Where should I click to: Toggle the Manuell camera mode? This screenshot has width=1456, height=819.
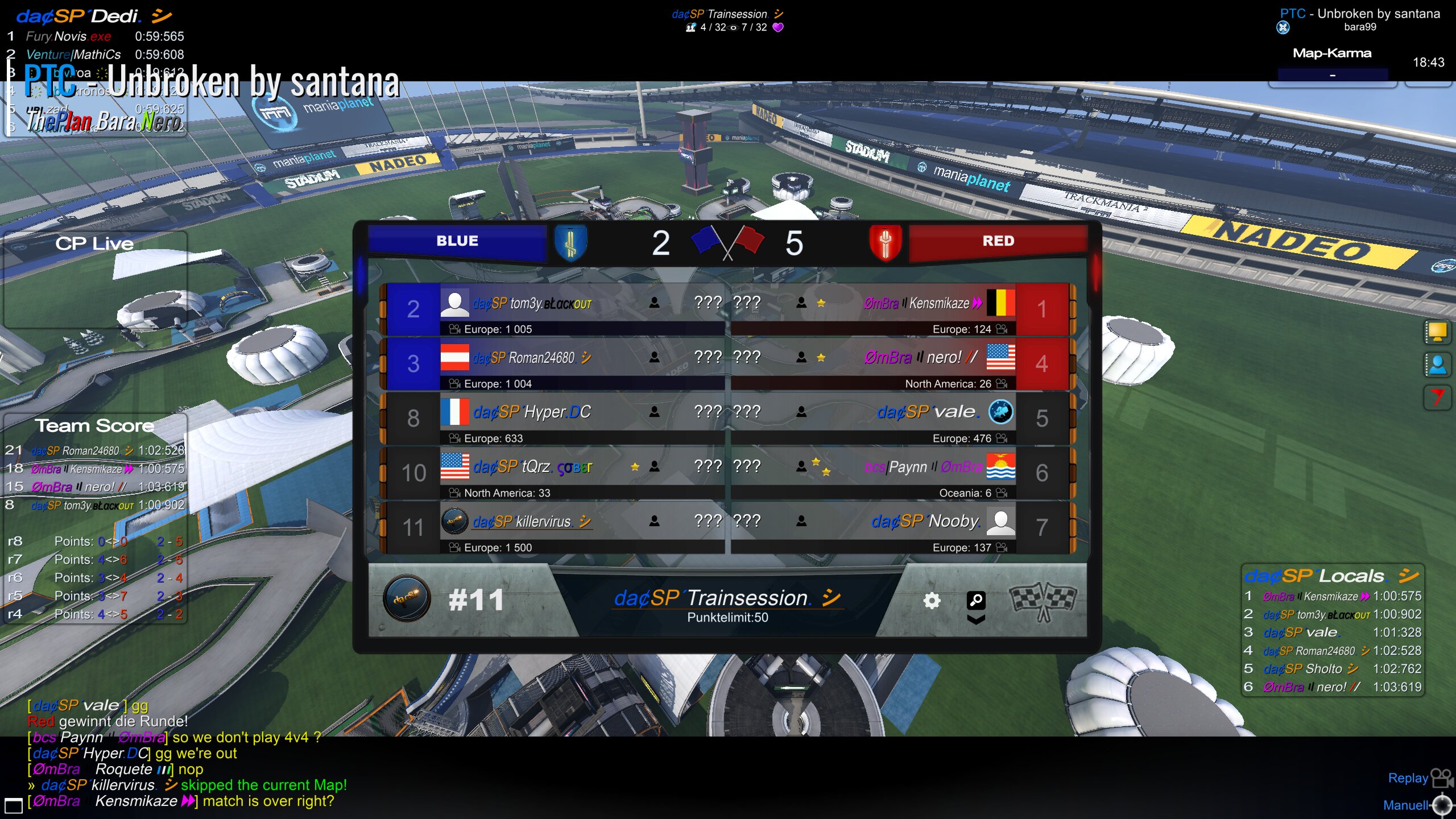coord(1442,805)
